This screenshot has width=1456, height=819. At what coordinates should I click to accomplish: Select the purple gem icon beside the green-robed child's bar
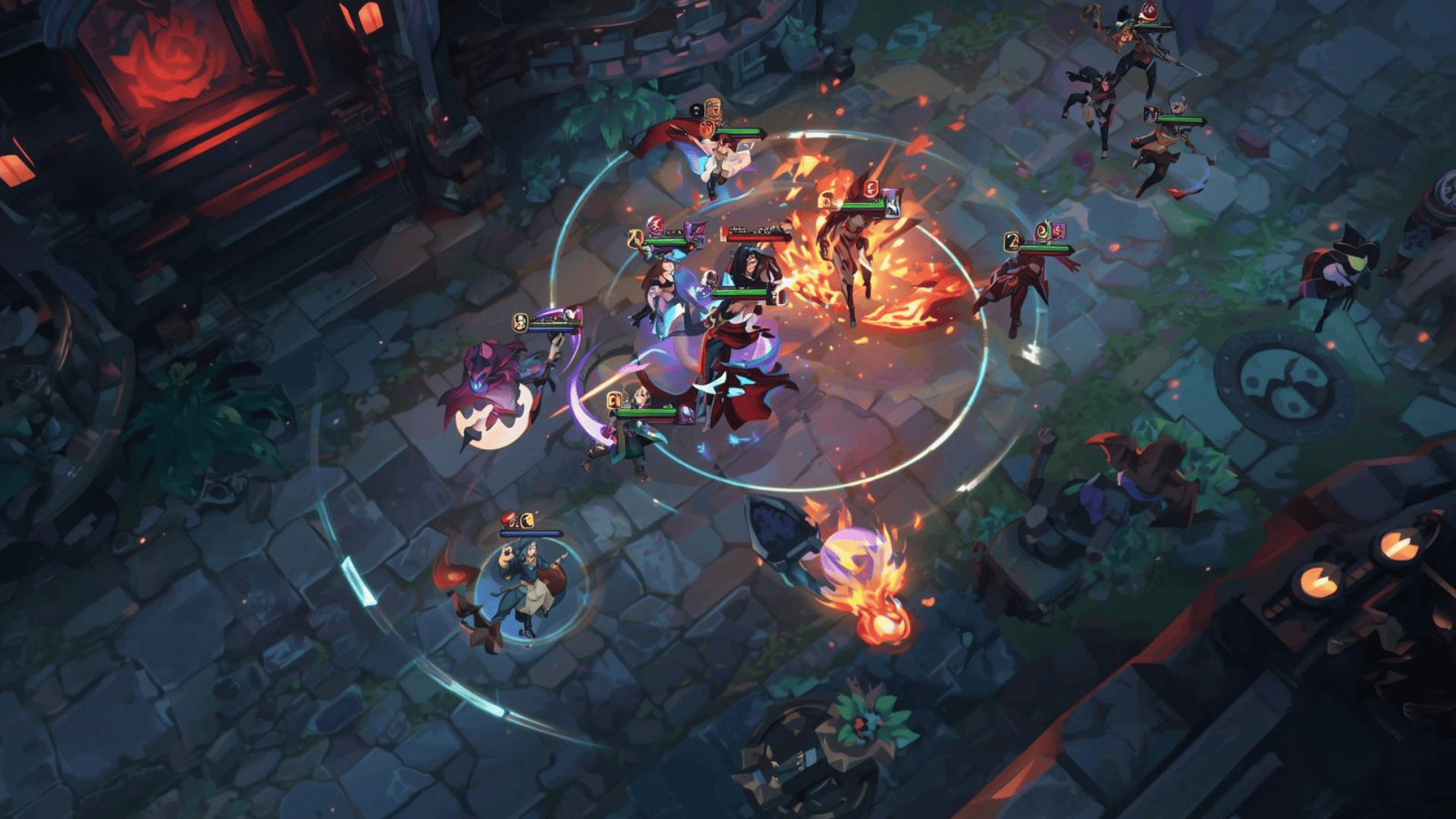click(x=686, y=413)
